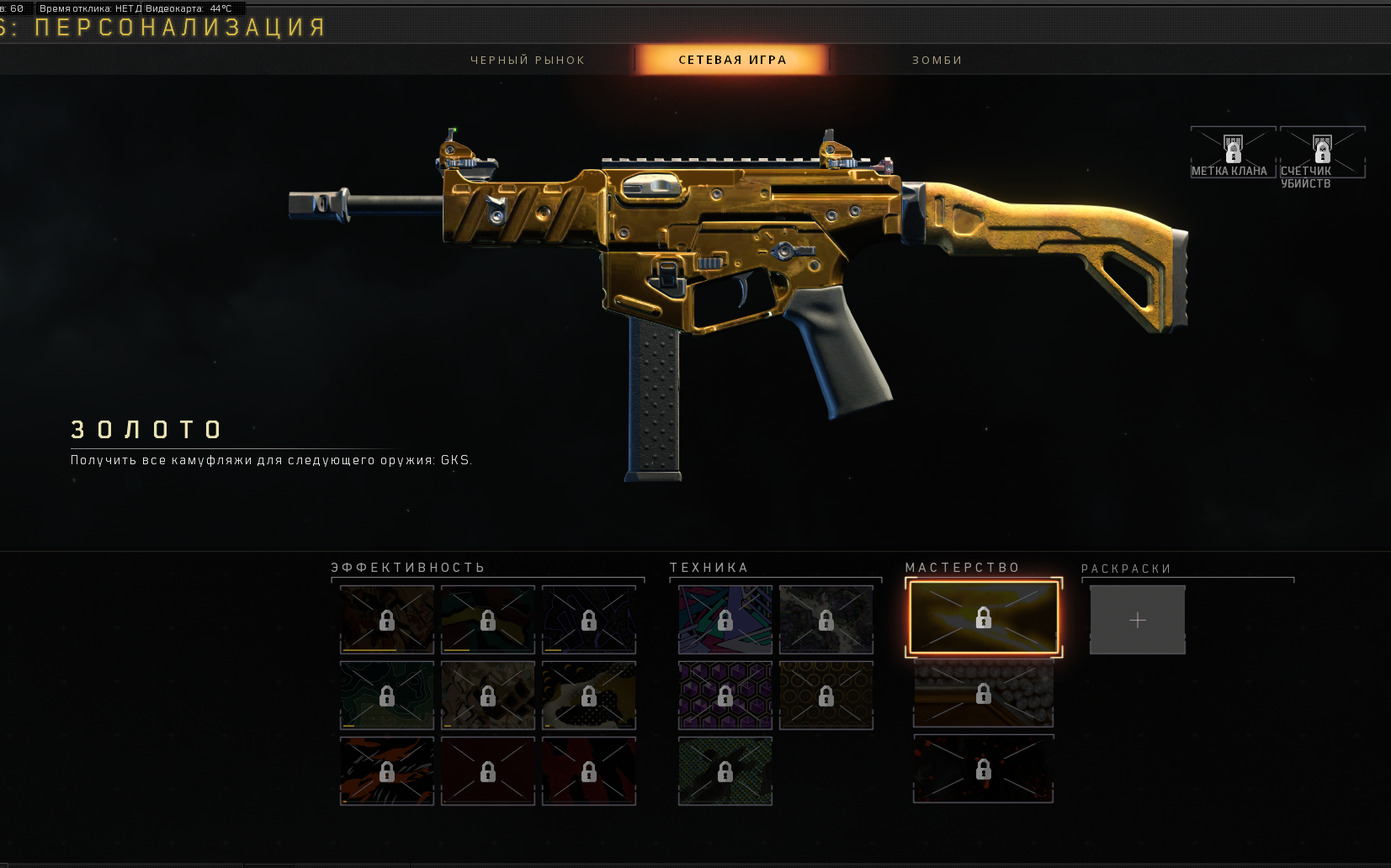Viewport: 1391px width, 868px height.
Task: Choose the locked Счетчик убийств slot
Action: [1322, 152]
